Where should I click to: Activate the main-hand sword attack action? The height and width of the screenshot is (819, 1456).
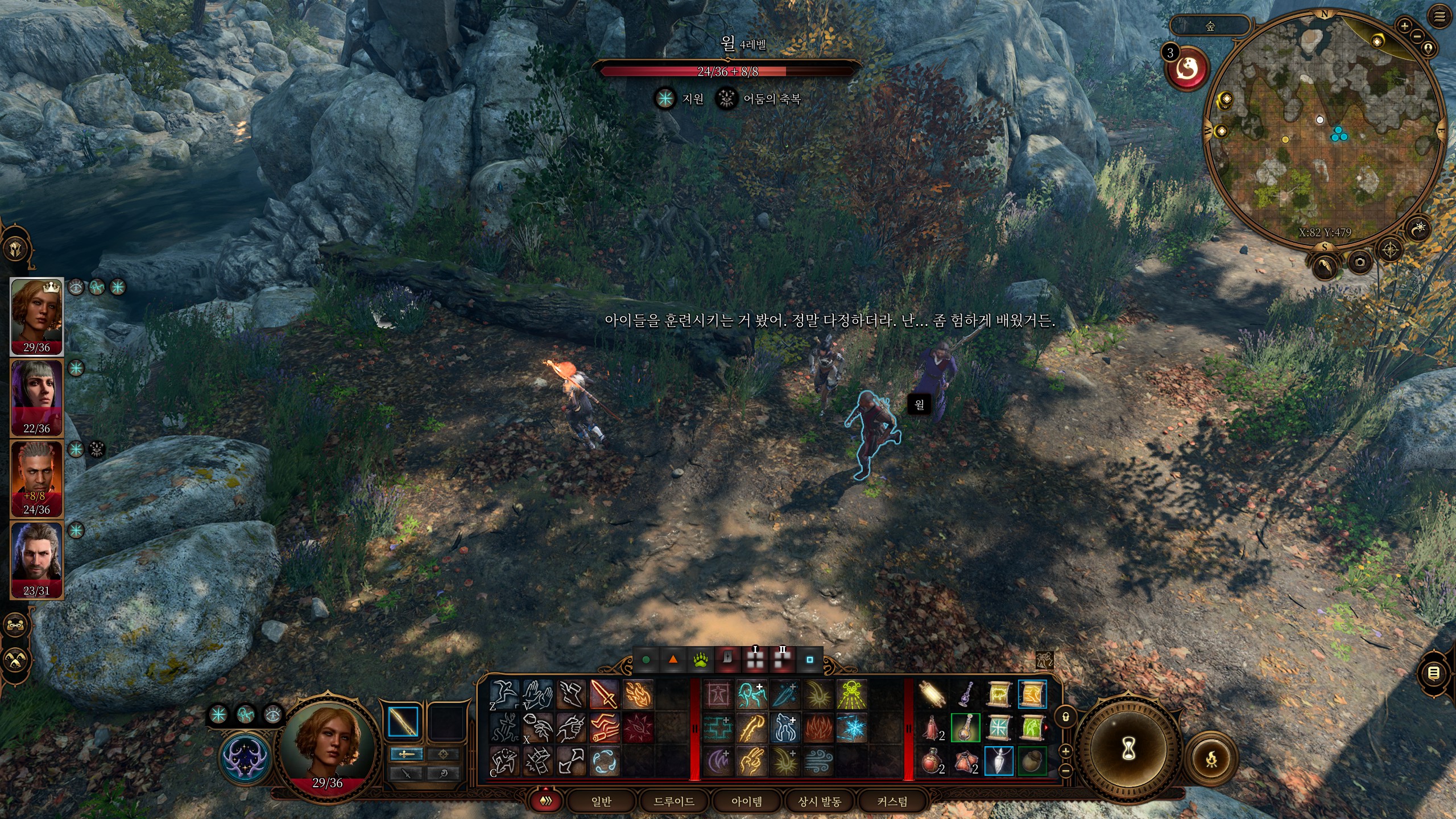point(604,694)
